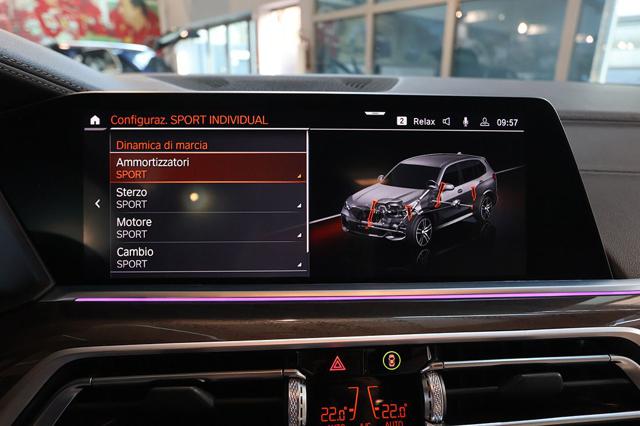Viewport: 640px width, 426px height.
Task: Open the Relax entertainment source
Action: tap(423, 122)
